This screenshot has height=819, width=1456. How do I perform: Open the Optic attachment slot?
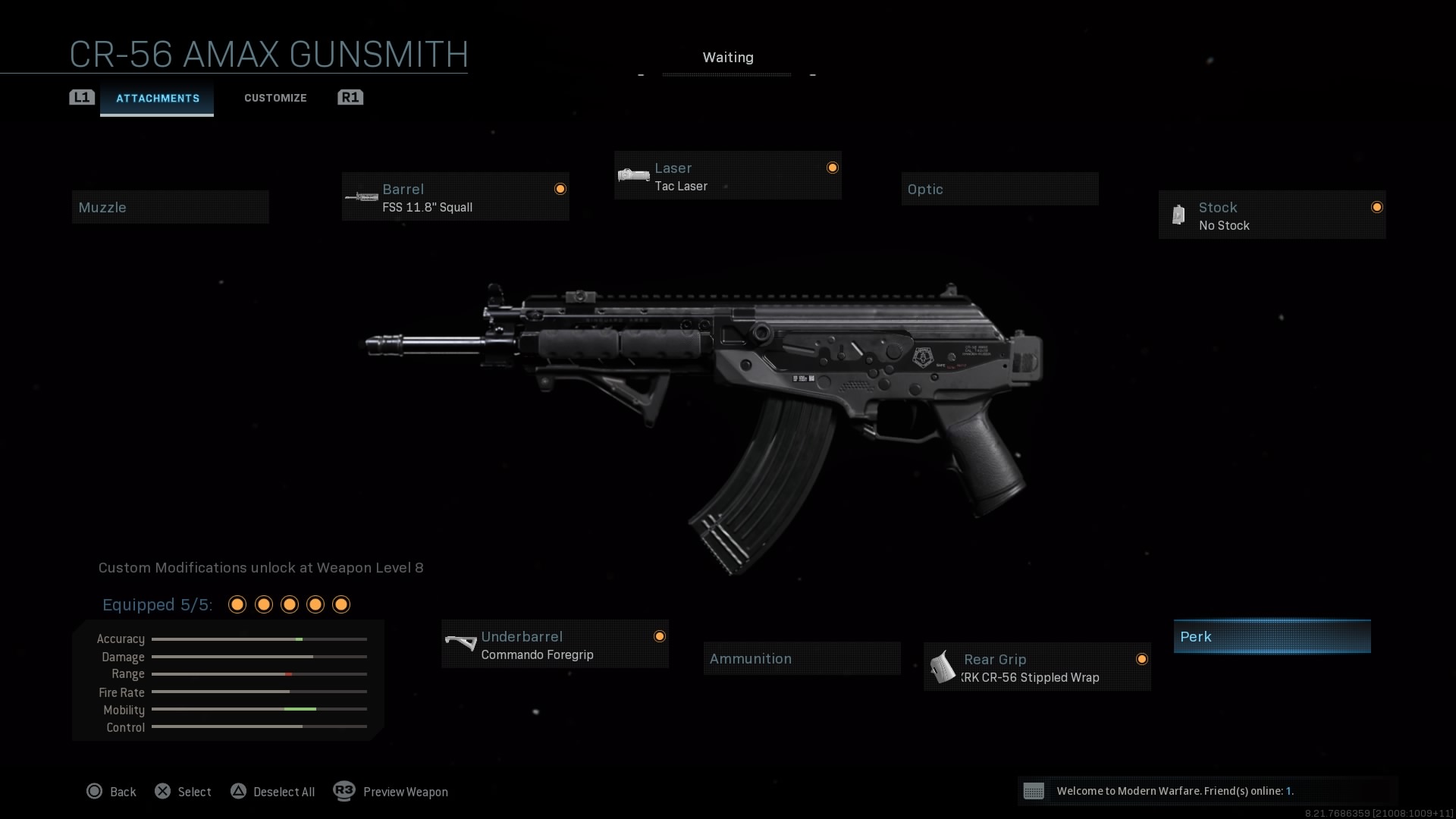[x=999, y=189]
